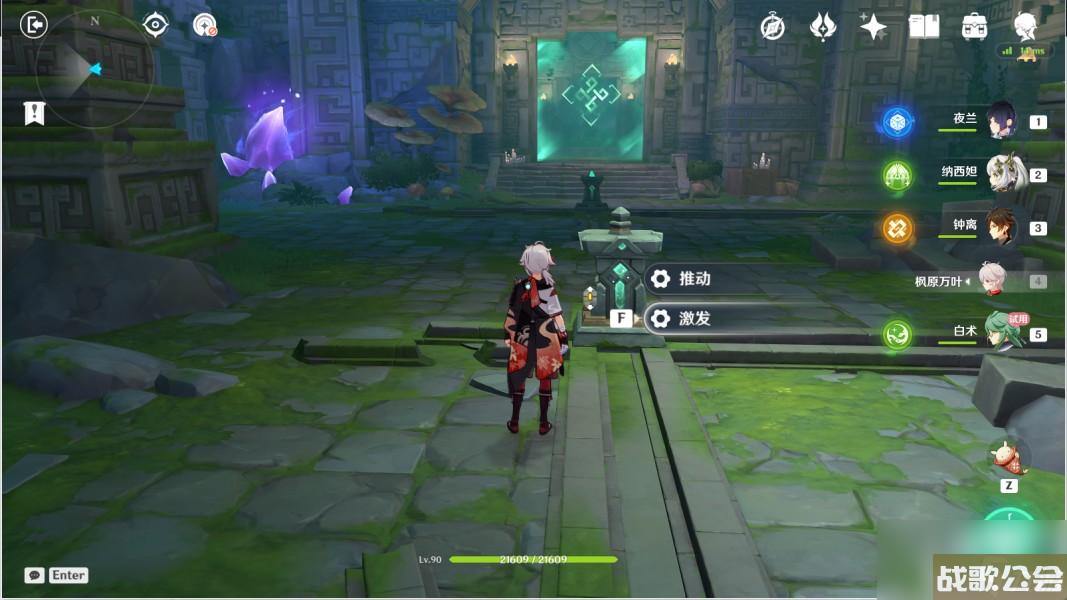This screenshot has width=1067, height=600.
Task: Open the adventurer handbook book icon
Action: pyautogui.click(x=924, y=27)
